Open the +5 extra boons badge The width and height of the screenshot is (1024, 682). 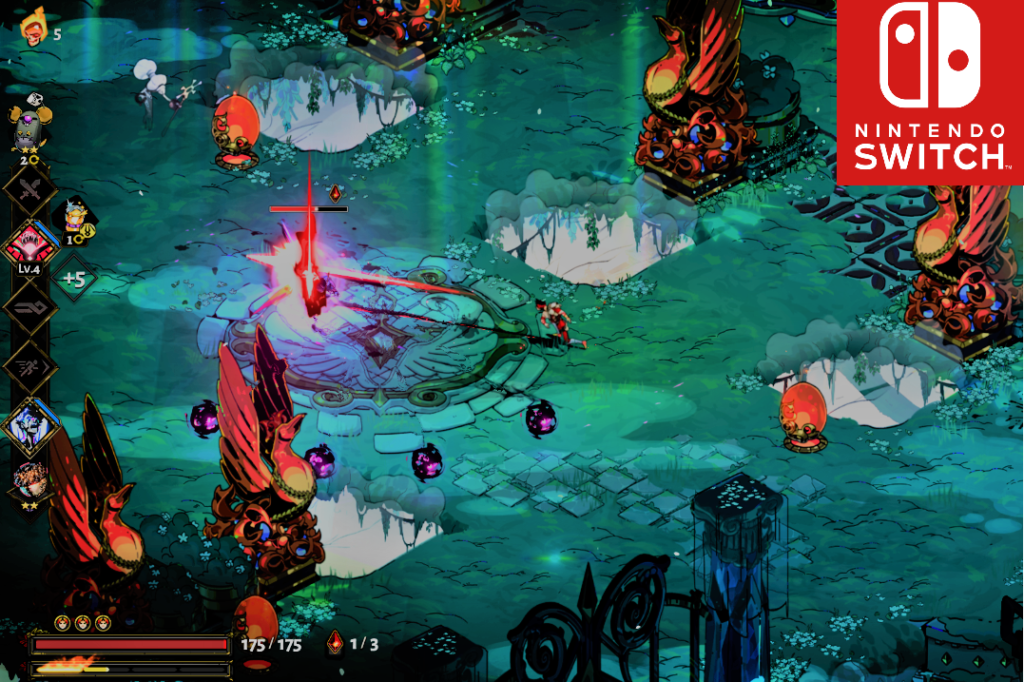[x=73, y=279]
